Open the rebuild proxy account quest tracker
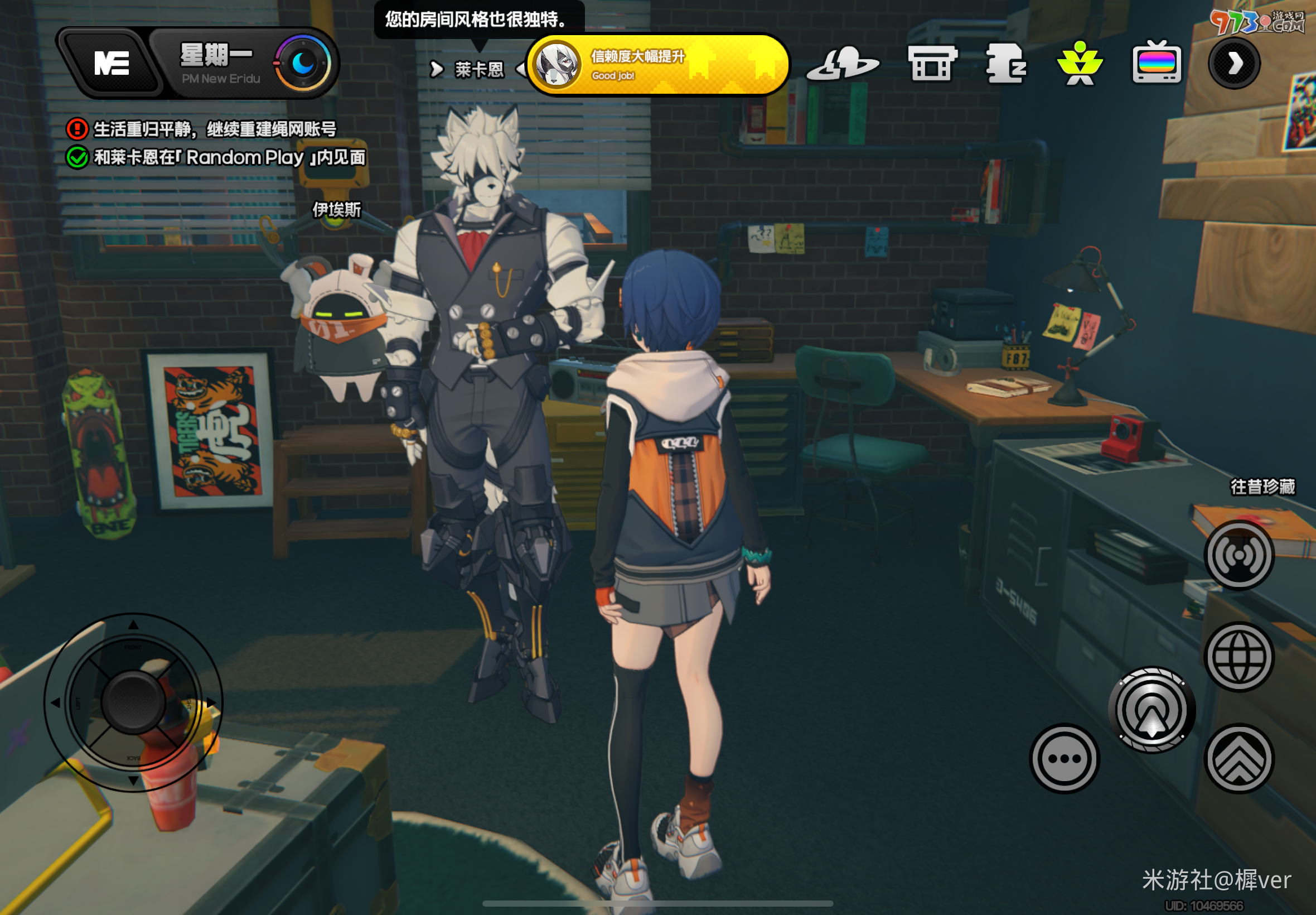 coord(214,129)
